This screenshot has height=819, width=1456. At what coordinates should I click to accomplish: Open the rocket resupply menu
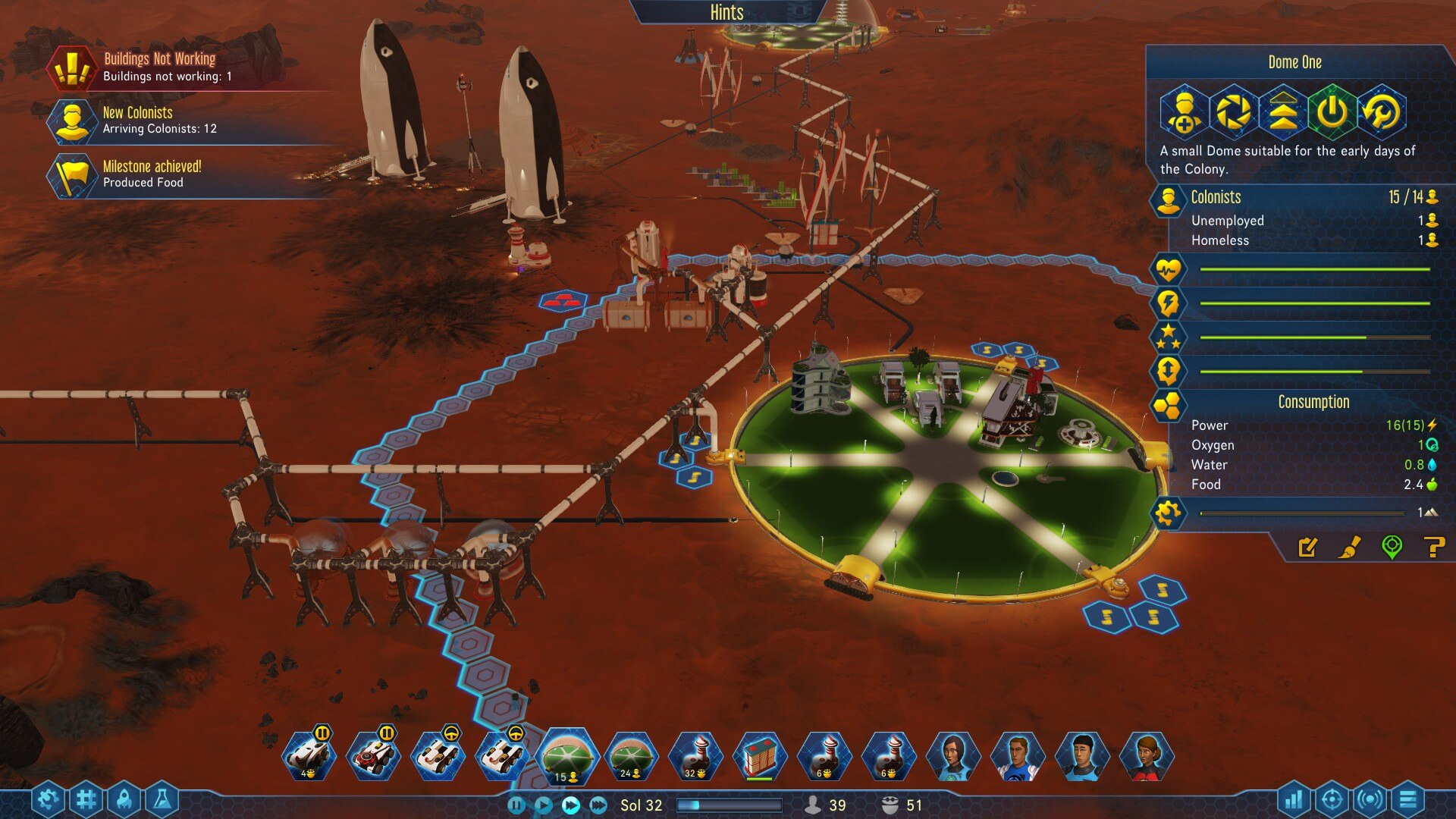coord(124,799)
